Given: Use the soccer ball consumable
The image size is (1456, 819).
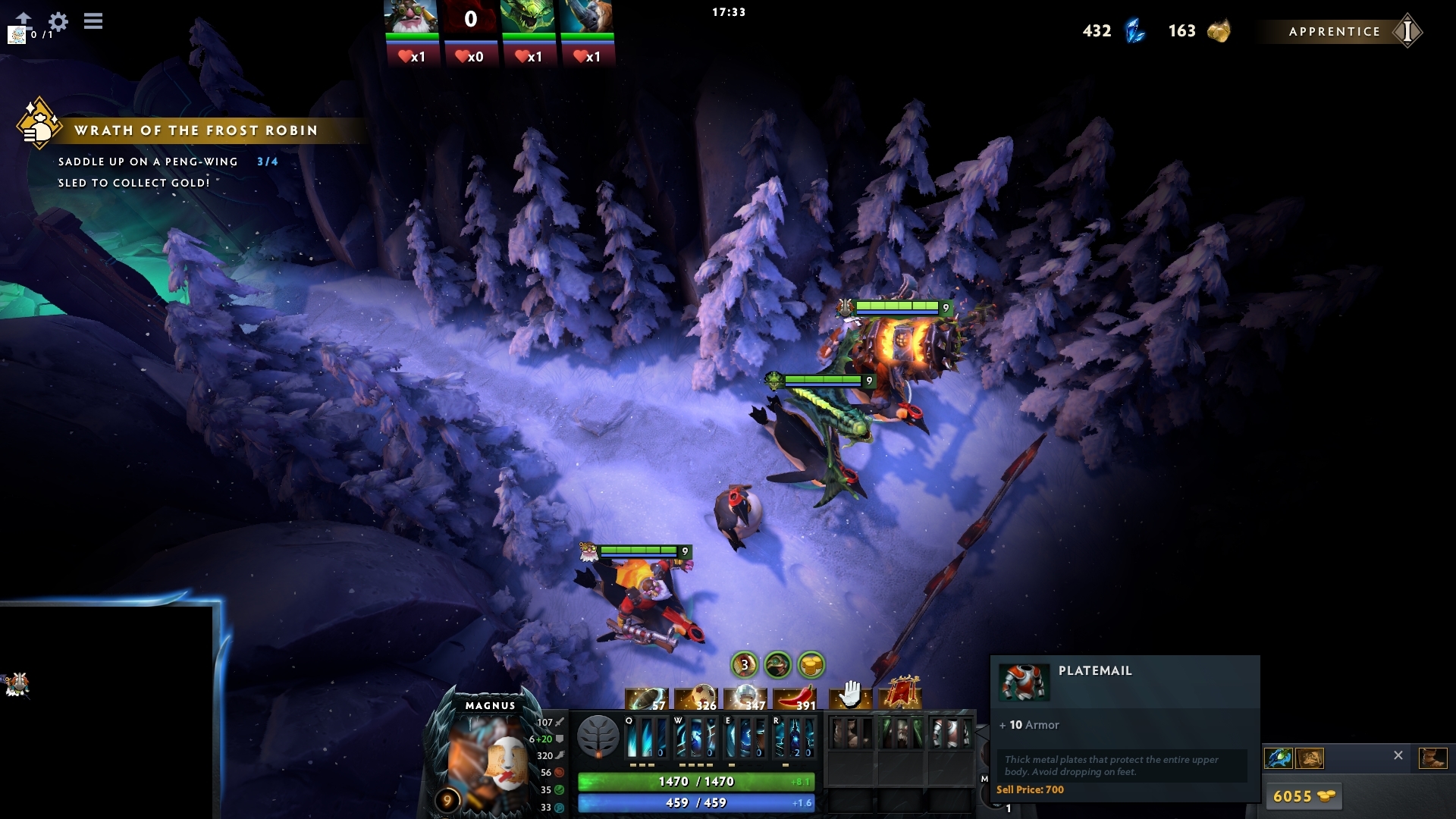Looking at the screenshot, I should tap(695, 698).
